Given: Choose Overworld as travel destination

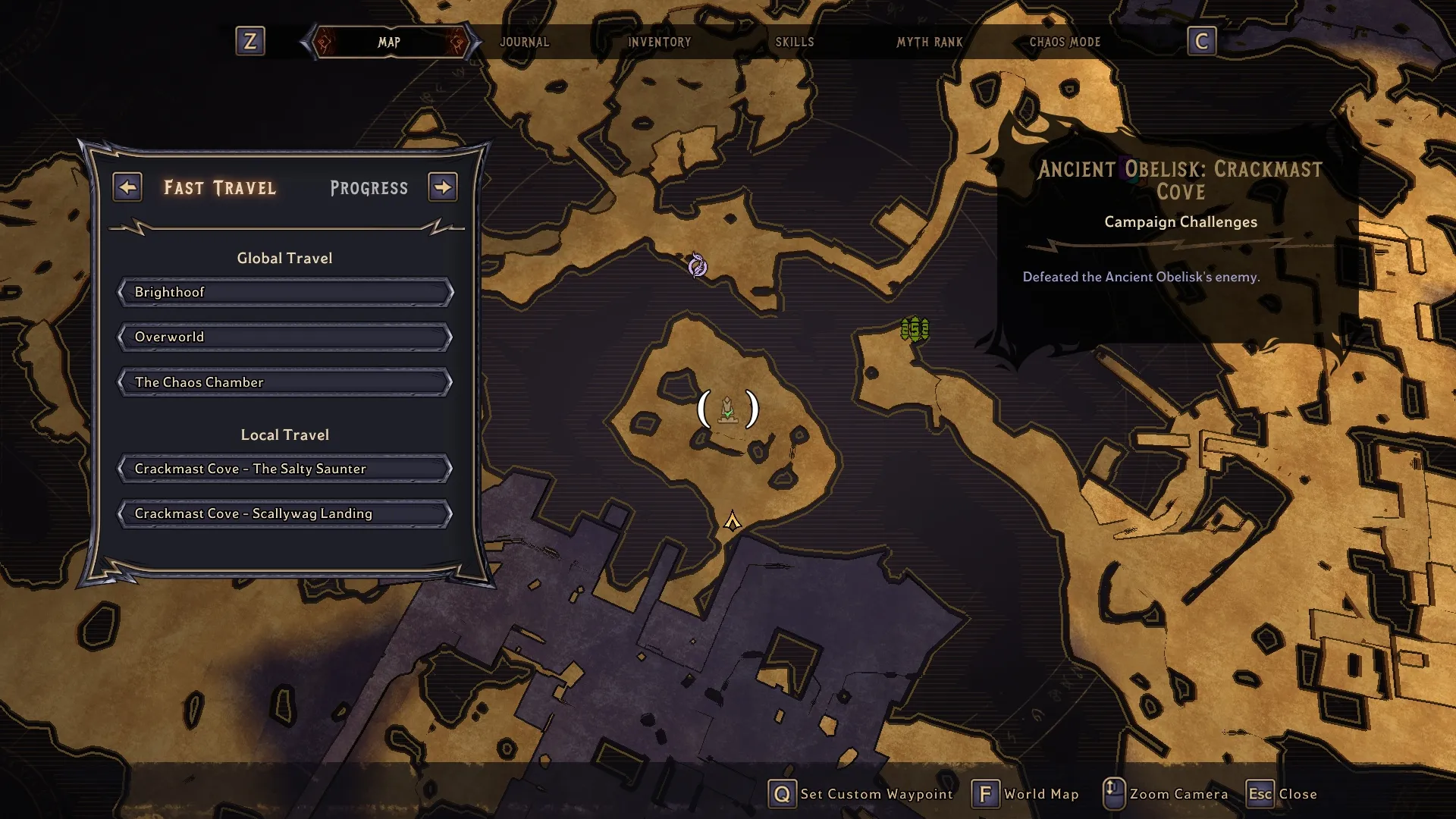Looking at the screenshot, I should (285, 337).
